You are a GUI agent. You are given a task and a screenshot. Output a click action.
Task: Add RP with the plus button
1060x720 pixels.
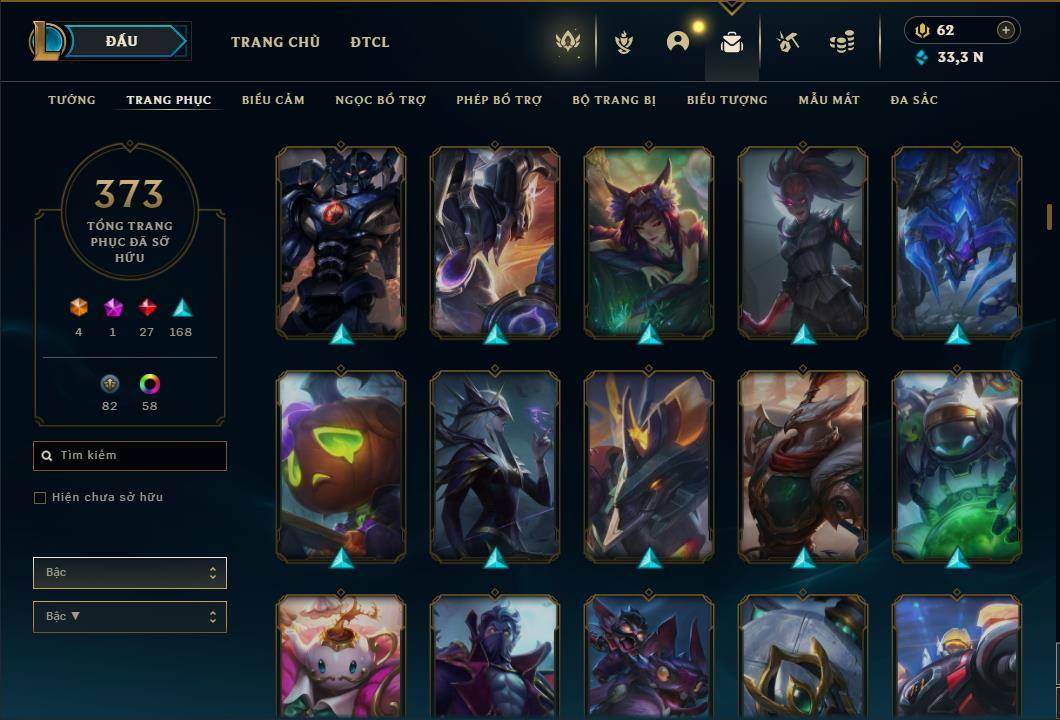tap(1006, 30)
